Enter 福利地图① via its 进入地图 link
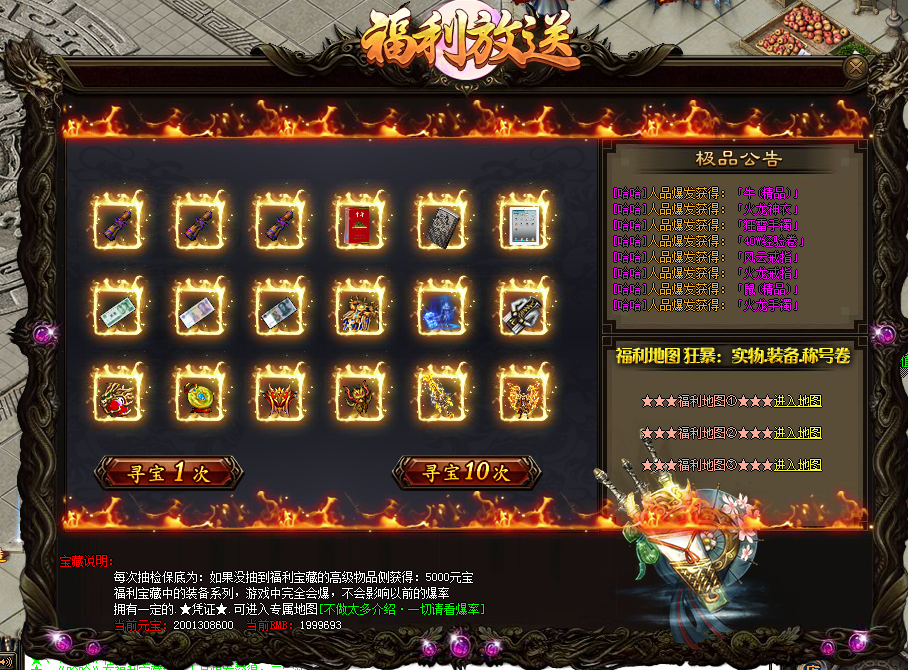The image size is (908, 670). 797,401
